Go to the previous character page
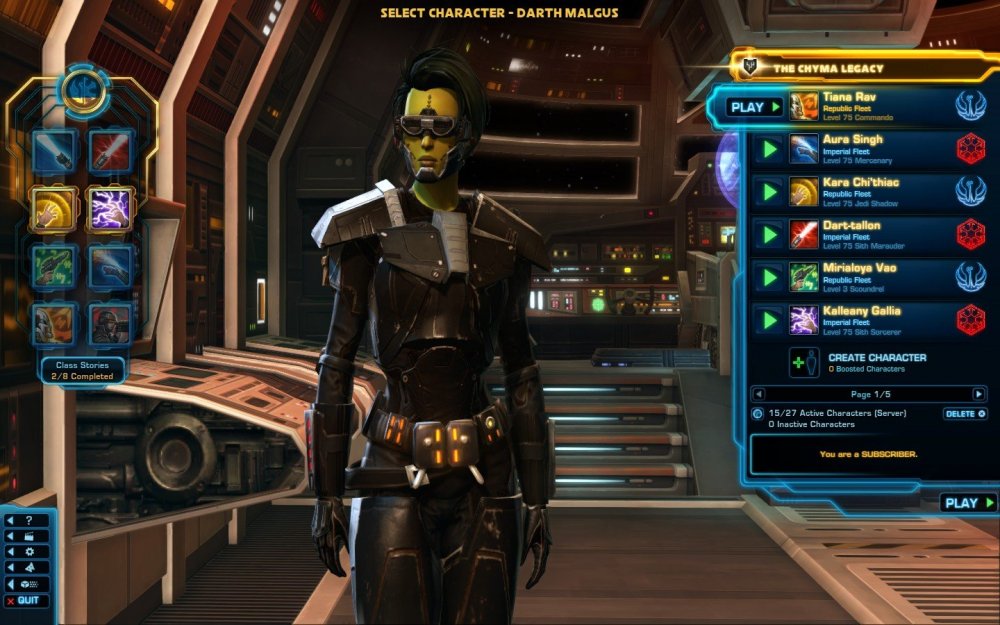1000x625 pixels. pos(757,394)
